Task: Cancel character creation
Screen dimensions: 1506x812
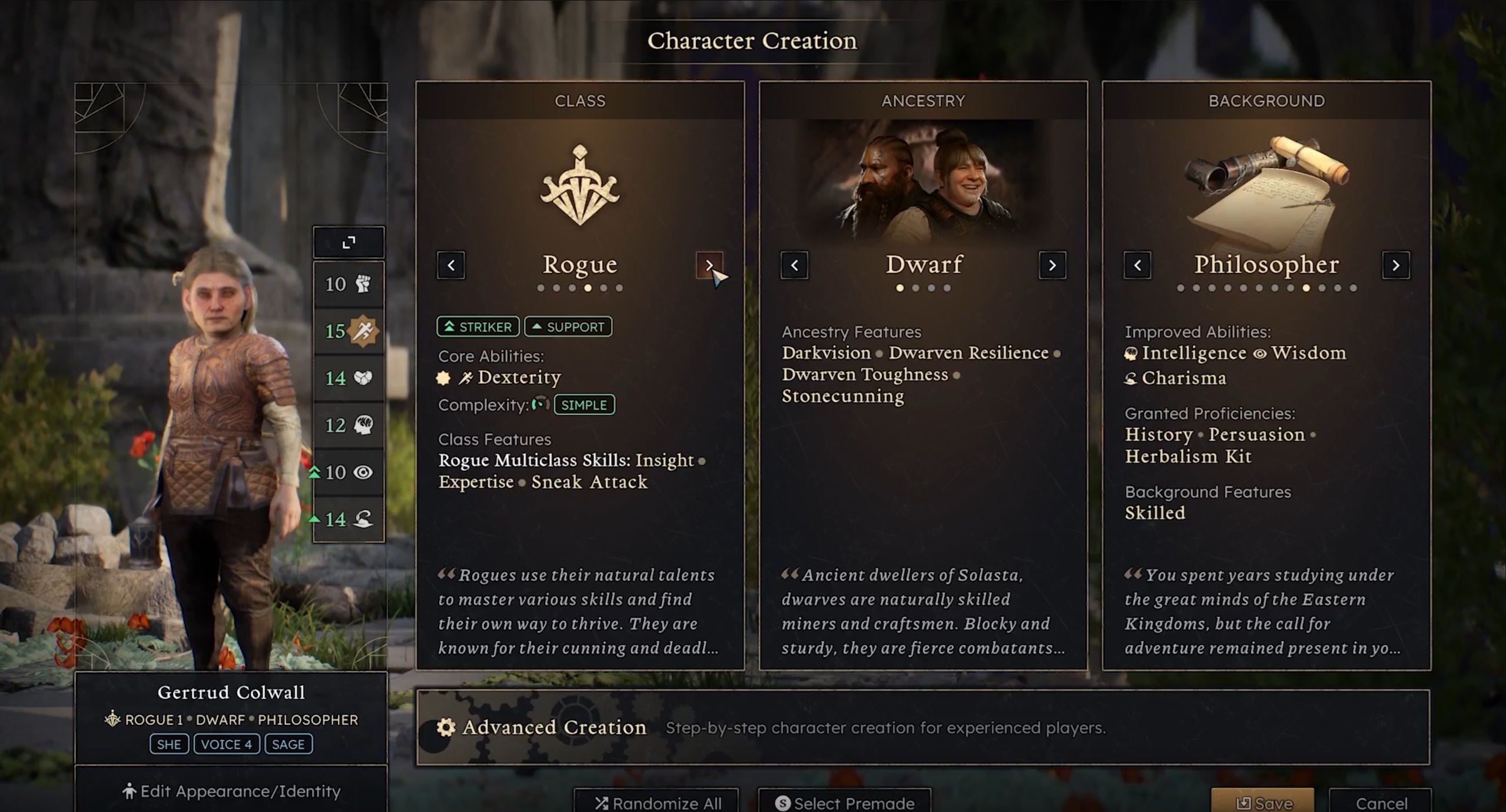Action: 1381,803
